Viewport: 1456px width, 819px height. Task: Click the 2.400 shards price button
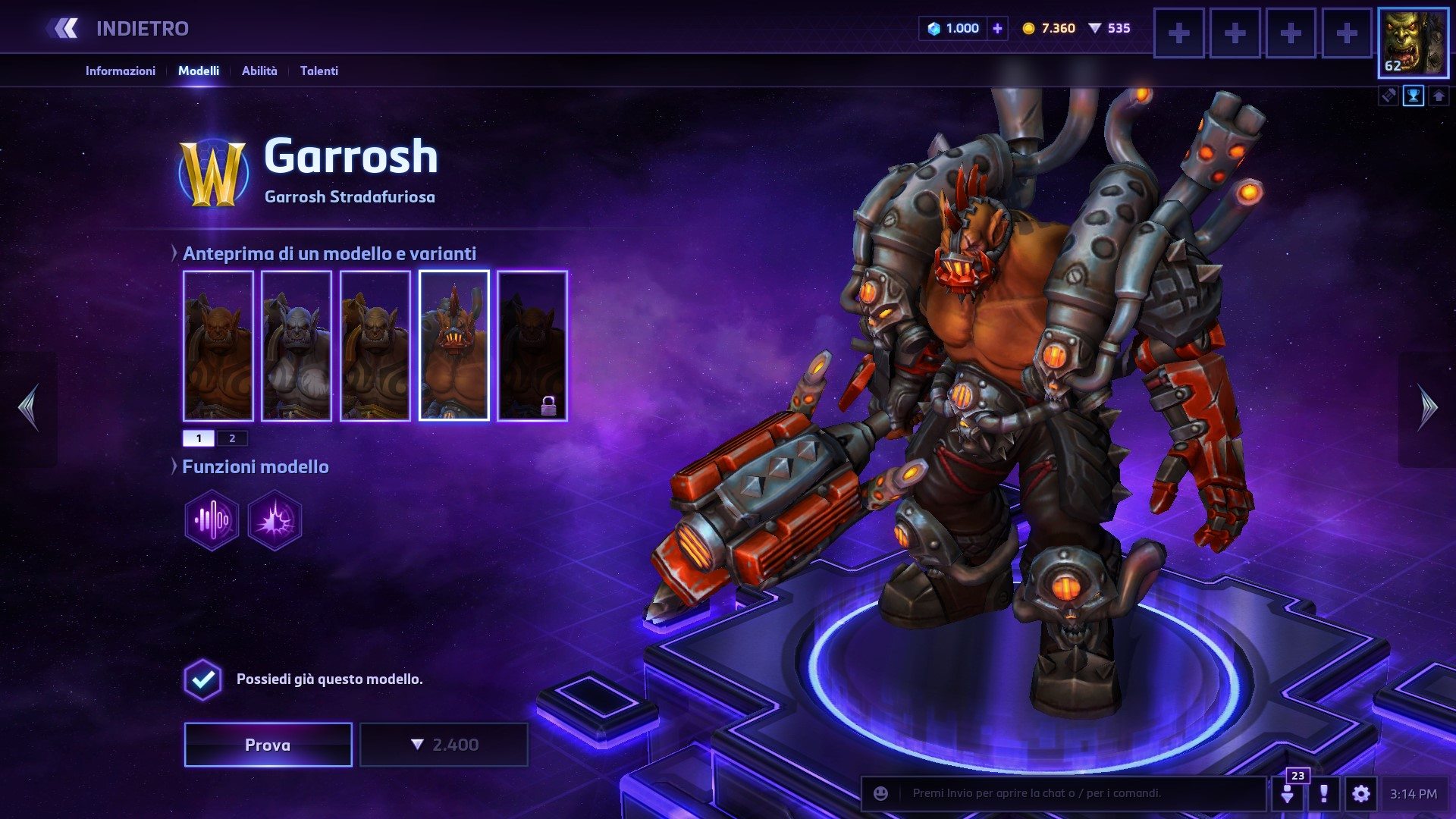click(x=444, y=745)
